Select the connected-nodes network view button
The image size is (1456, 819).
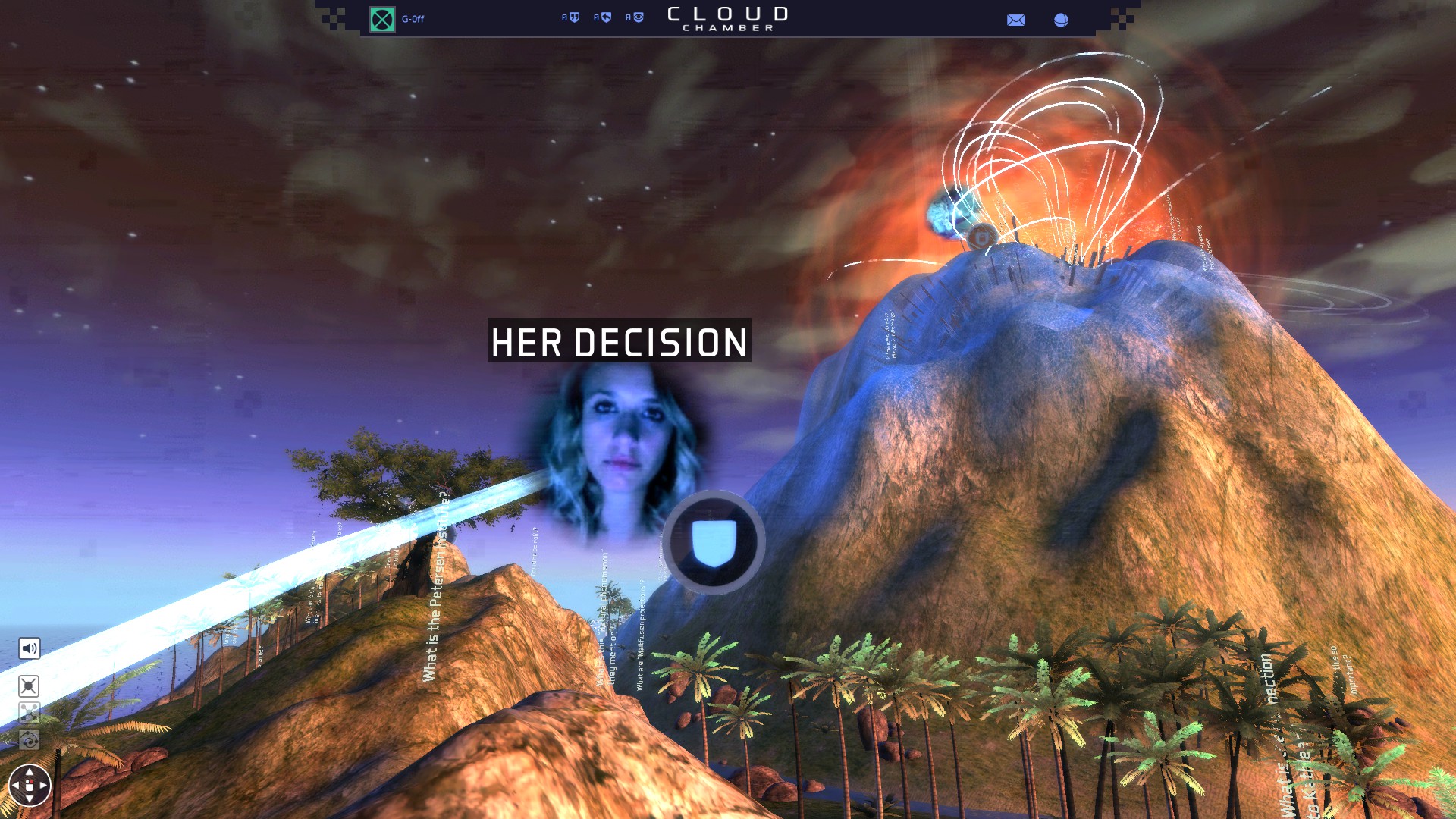[x=29, y=713]
